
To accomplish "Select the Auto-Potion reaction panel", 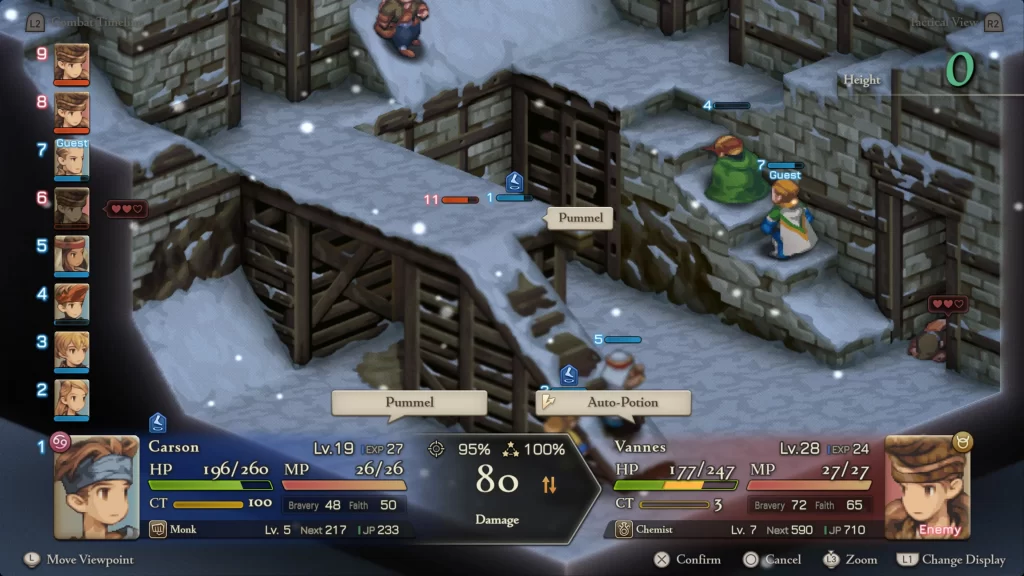I will tap(613, 402).
